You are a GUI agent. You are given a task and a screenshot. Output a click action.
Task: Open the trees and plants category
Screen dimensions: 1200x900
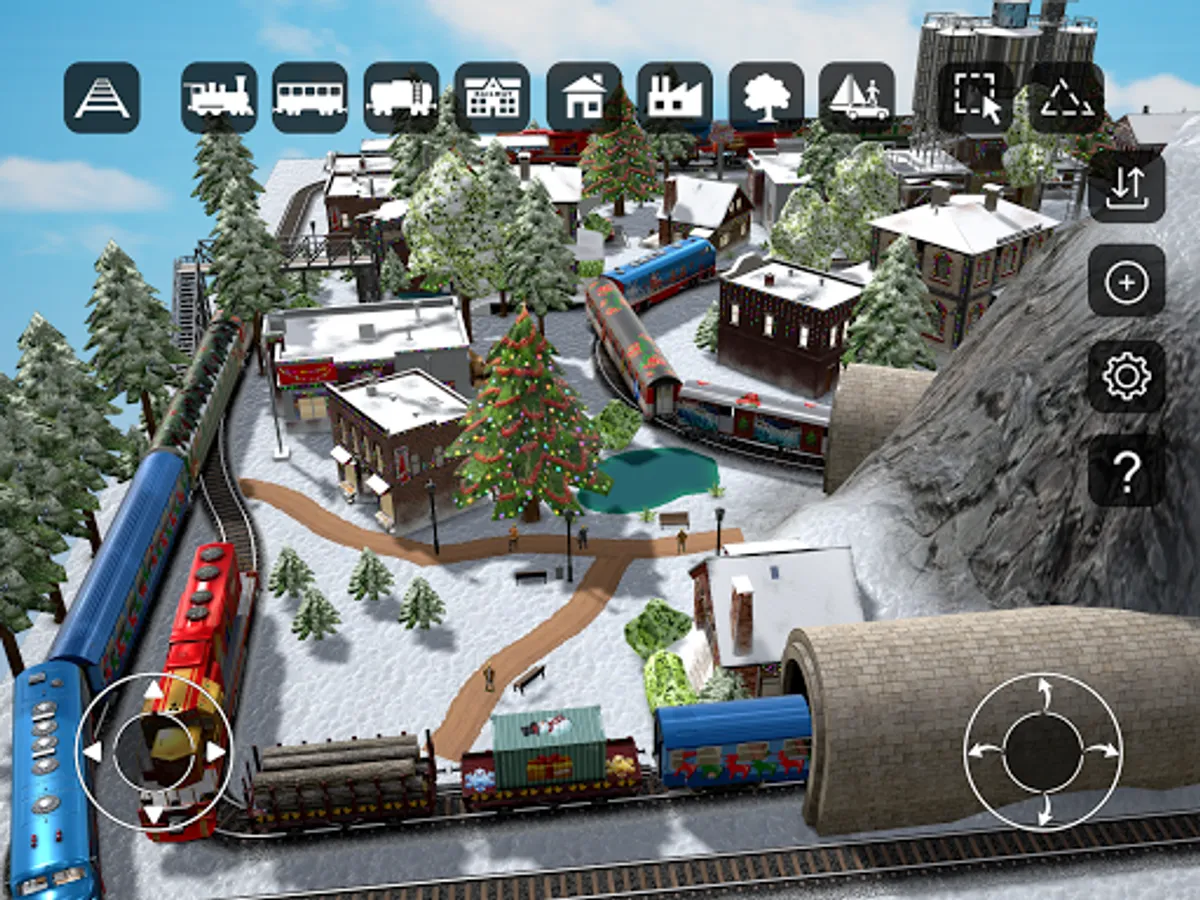[x=766, y=98]
